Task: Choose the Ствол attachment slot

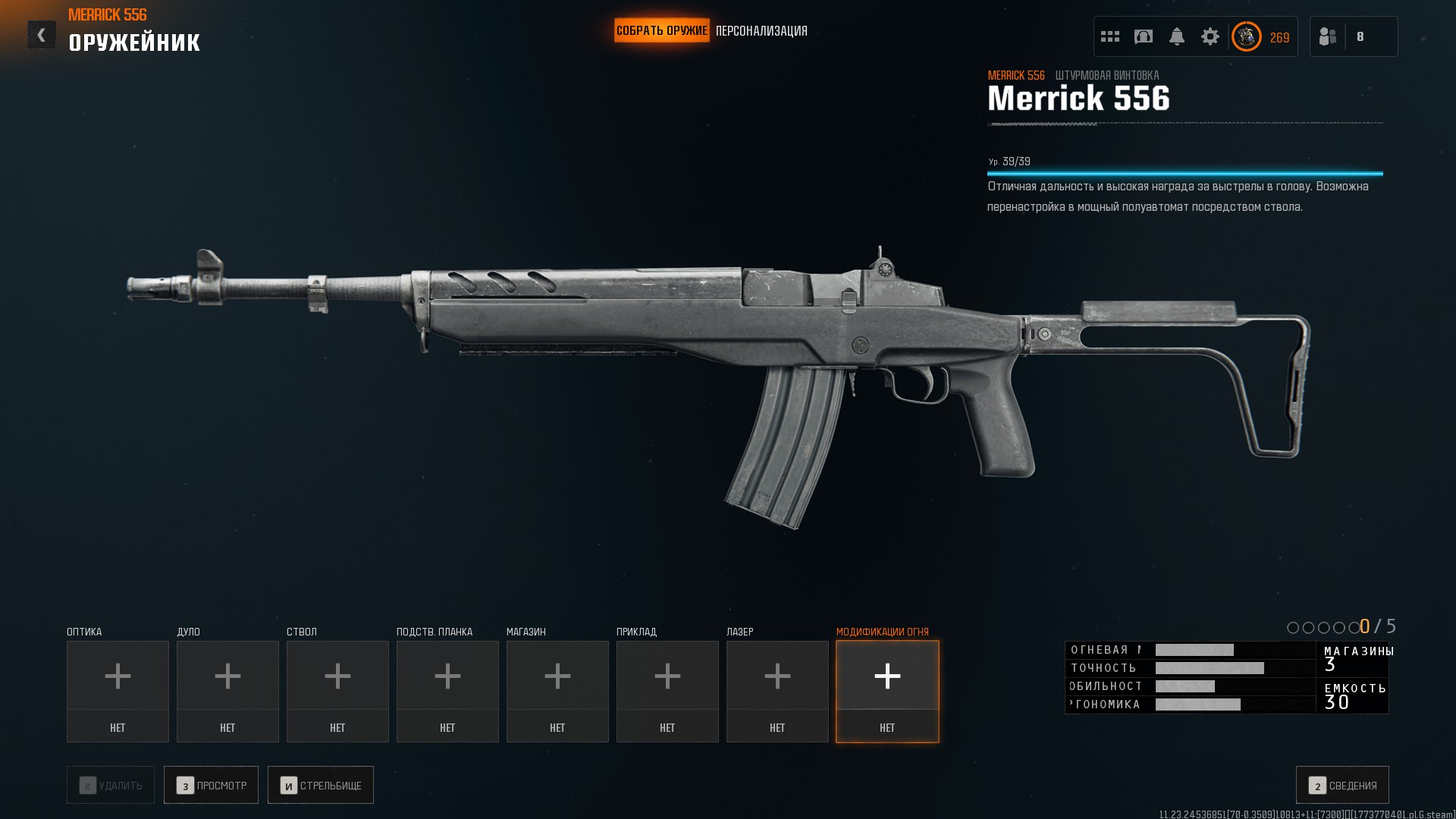Action: [337, 691]
